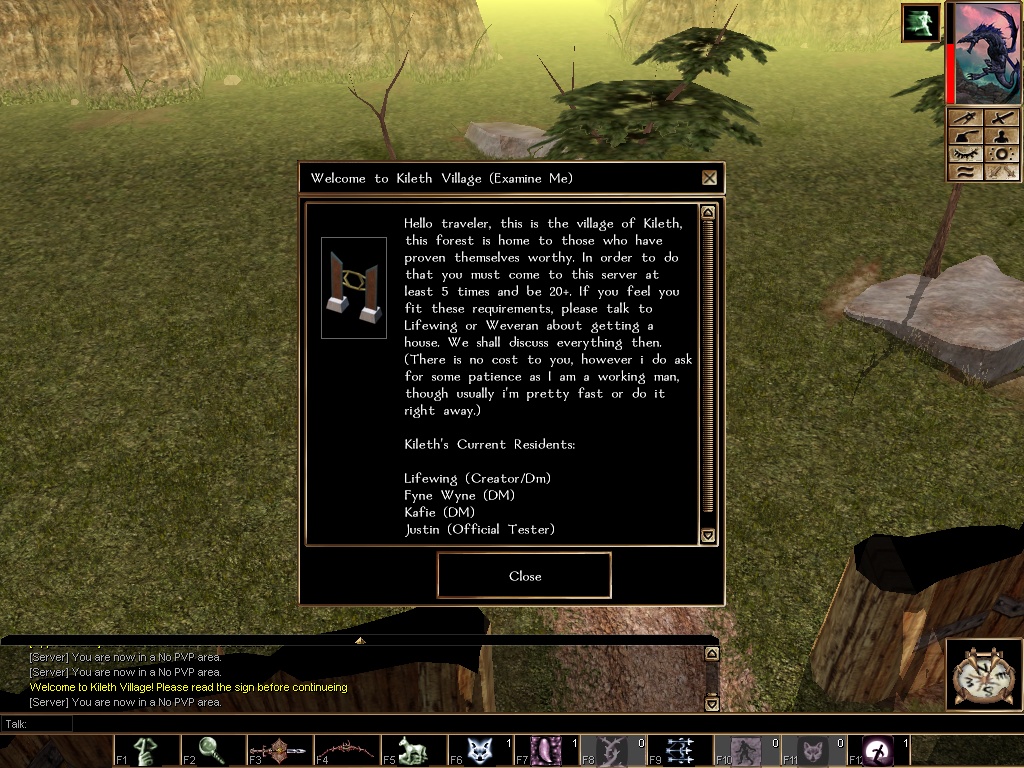Viewport: 1024px width, 768px height.
Task: Click the sign text's scroll-up arrow
Action: (708, 213)
